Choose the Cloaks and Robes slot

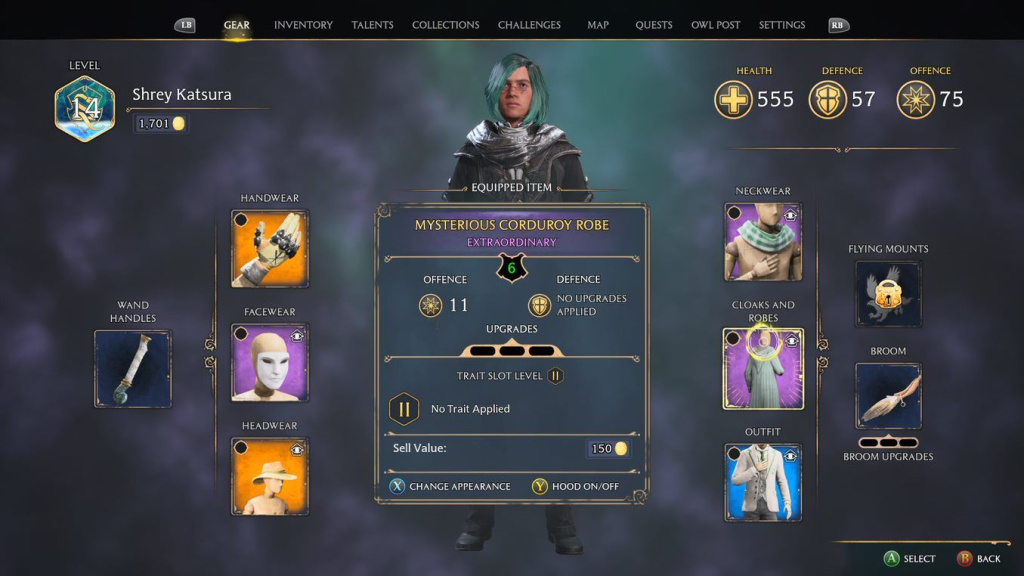pos(763,368)
